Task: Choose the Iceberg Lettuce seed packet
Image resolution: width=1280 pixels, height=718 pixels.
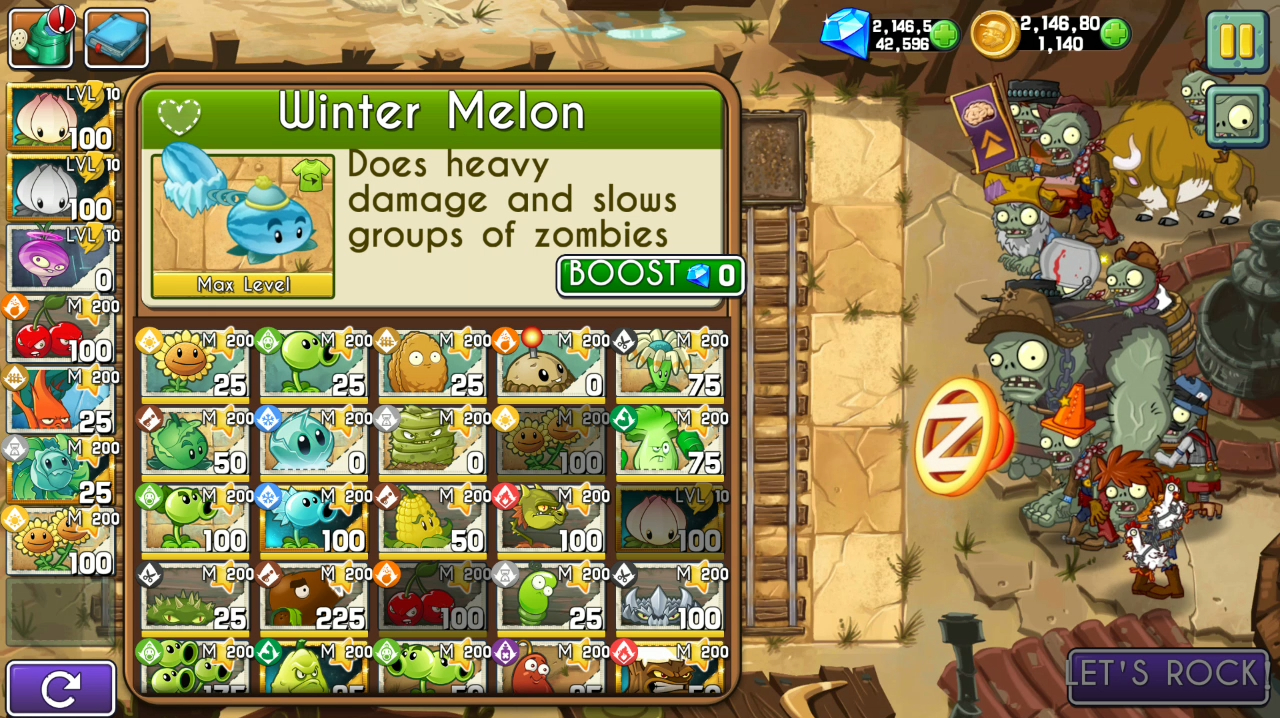Action: pyautogui.click(x=313, y=441)
